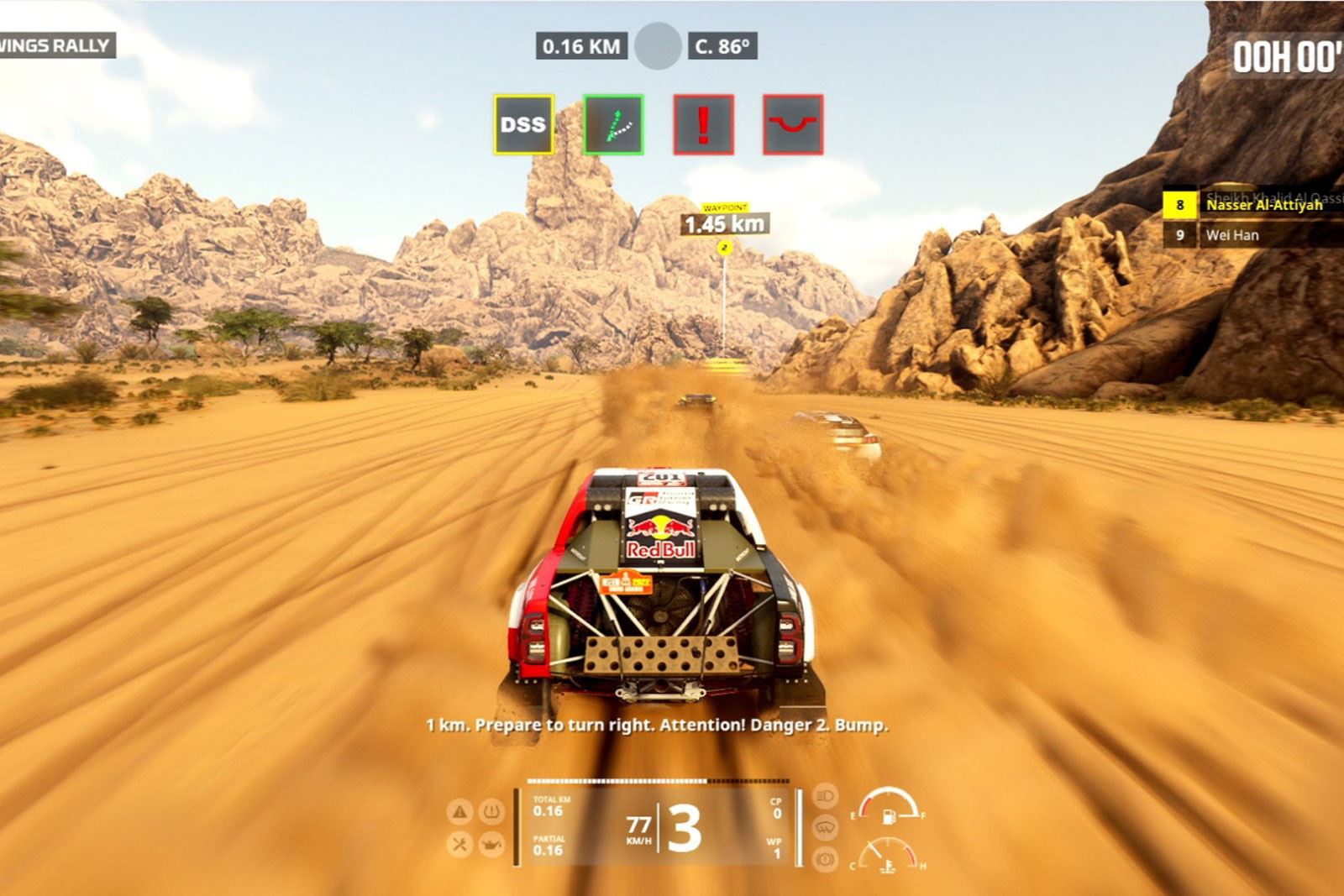Toggle the headlights indicator icon
1344x896 pixels.
tap(825, 795)
